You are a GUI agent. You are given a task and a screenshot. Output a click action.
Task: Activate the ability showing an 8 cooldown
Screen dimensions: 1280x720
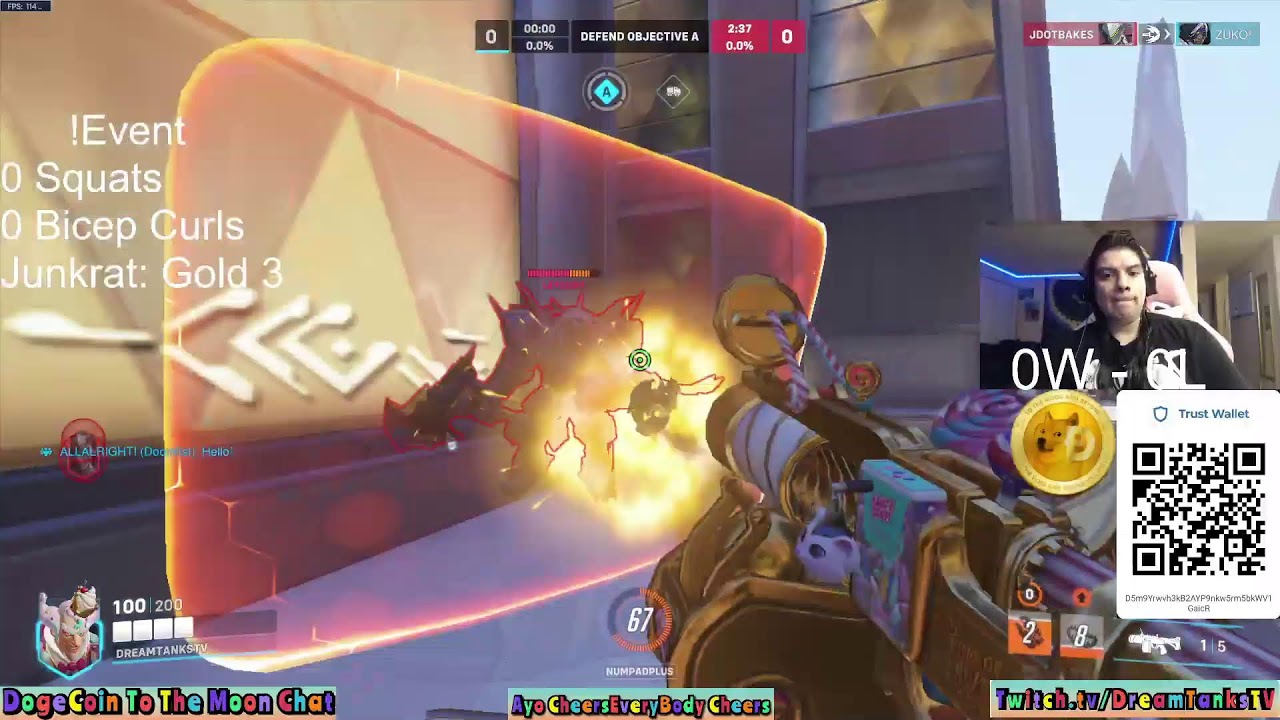pos(1080,635)
